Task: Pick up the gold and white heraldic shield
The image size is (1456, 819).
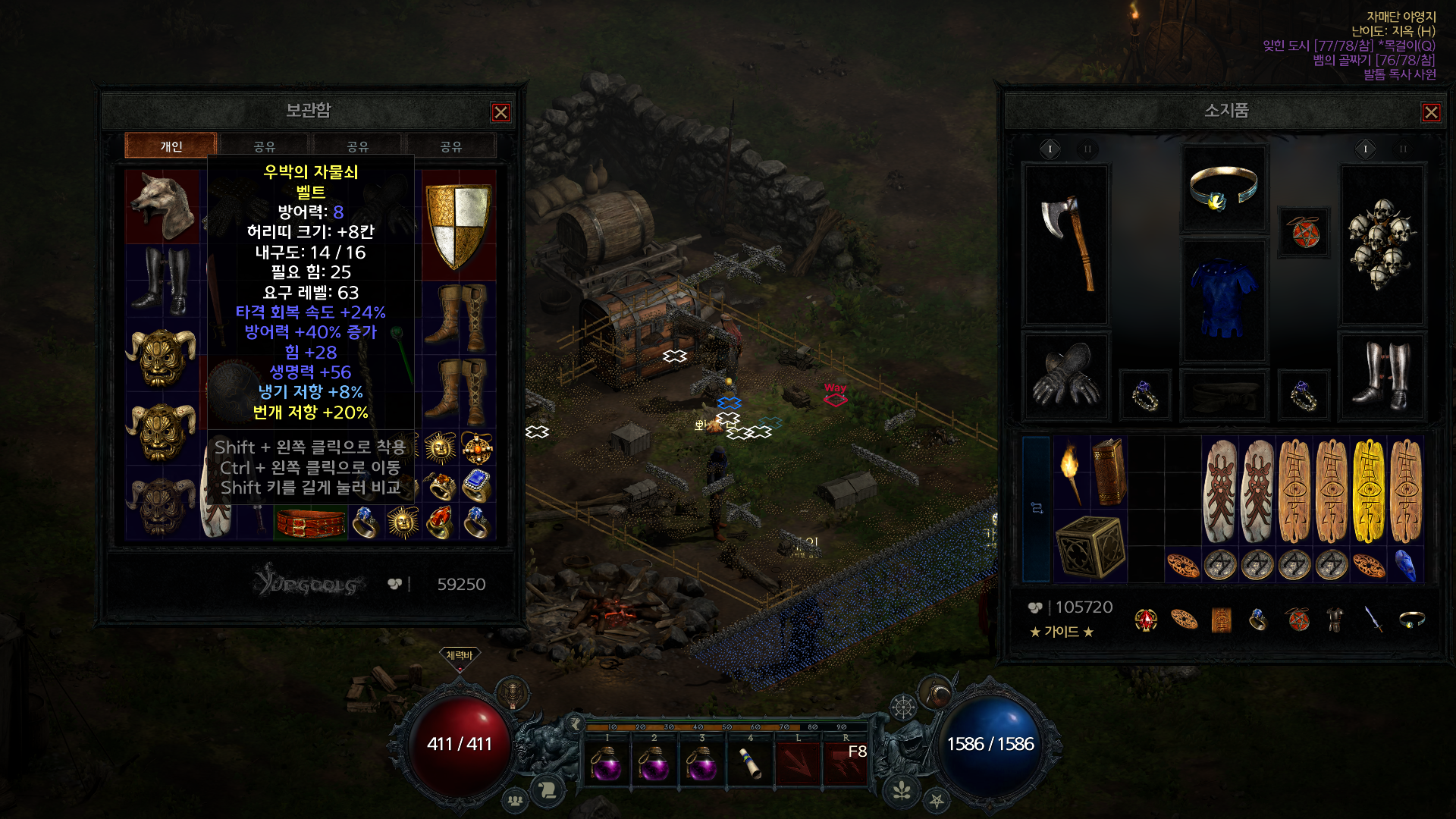Action: point(459,224)
